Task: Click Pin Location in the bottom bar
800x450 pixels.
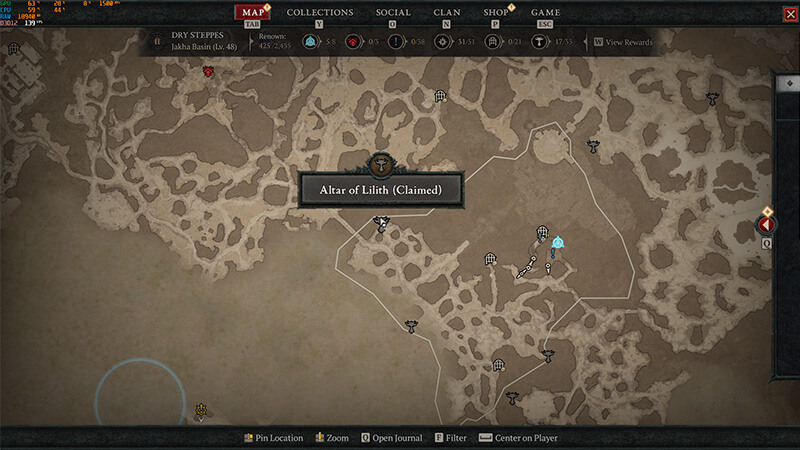Action: pyautogui.click(x=273, y=438)
